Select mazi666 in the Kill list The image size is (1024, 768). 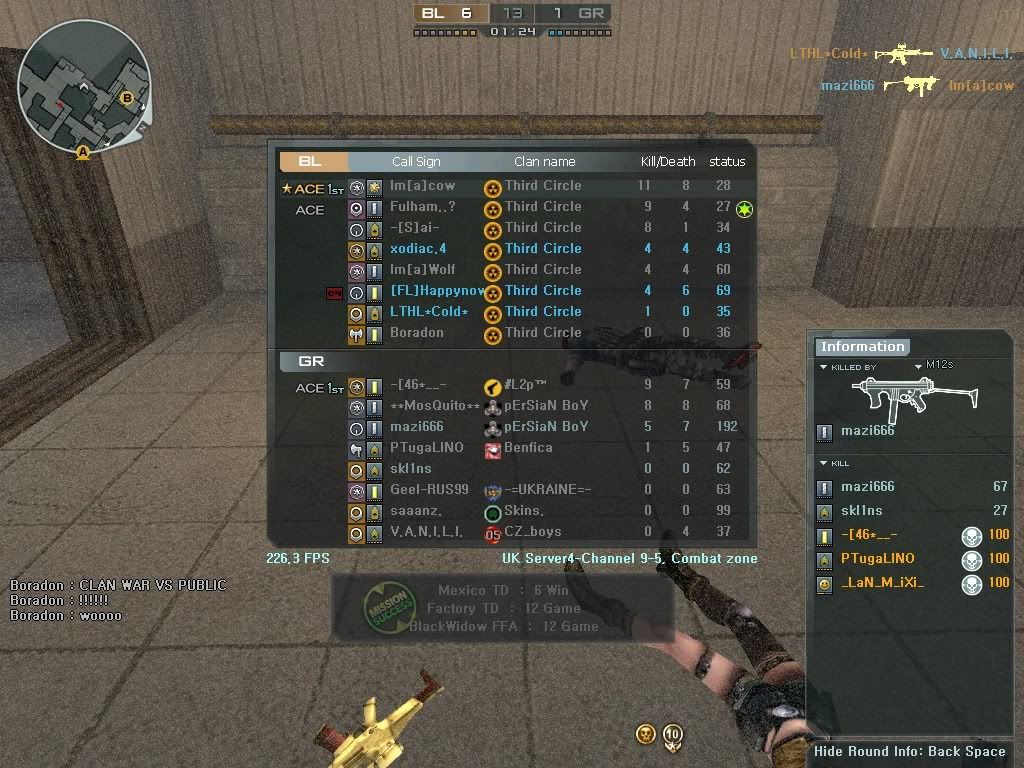click(x=867, y=487)
